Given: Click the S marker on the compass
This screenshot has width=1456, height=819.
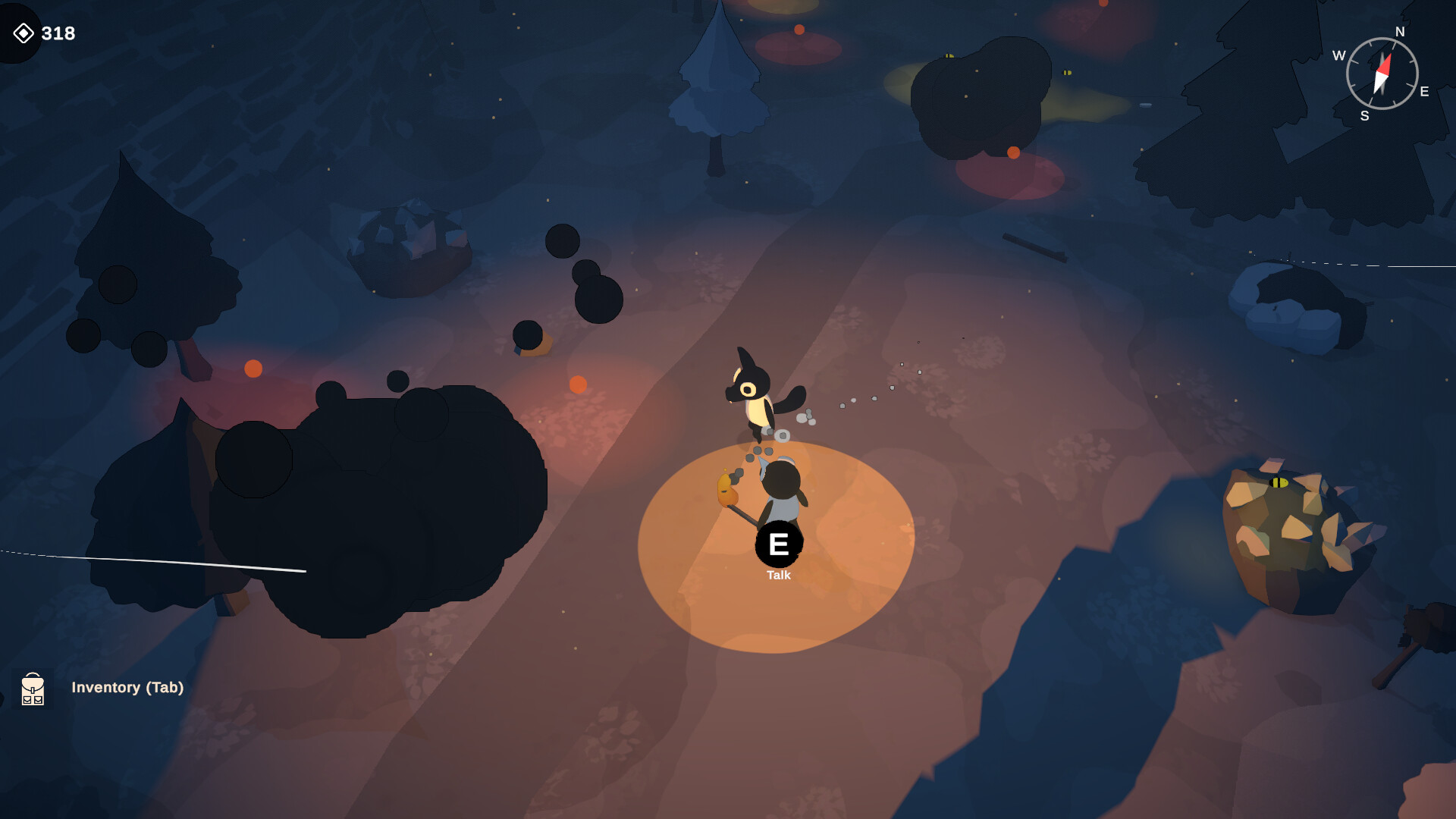Looking at the screenshot, I should (x=1365, y=115).
